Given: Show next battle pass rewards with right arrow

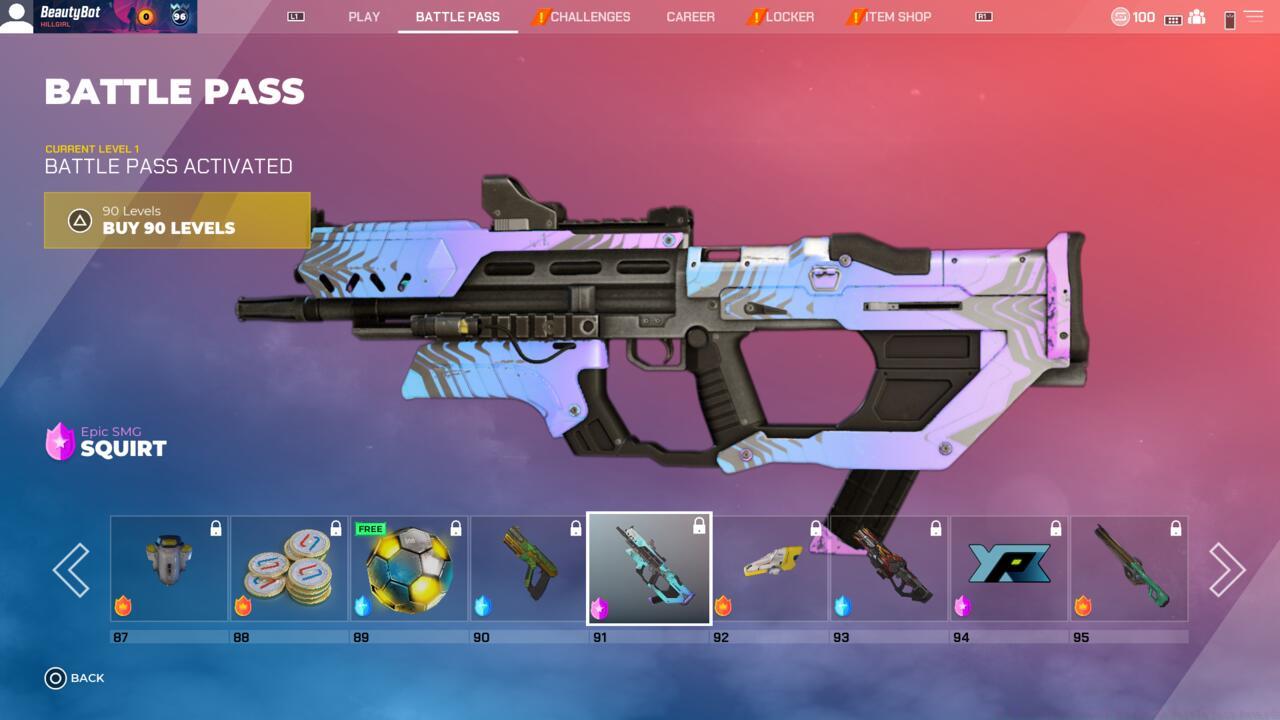Looking at the screenshot, I should point(1227,570).
